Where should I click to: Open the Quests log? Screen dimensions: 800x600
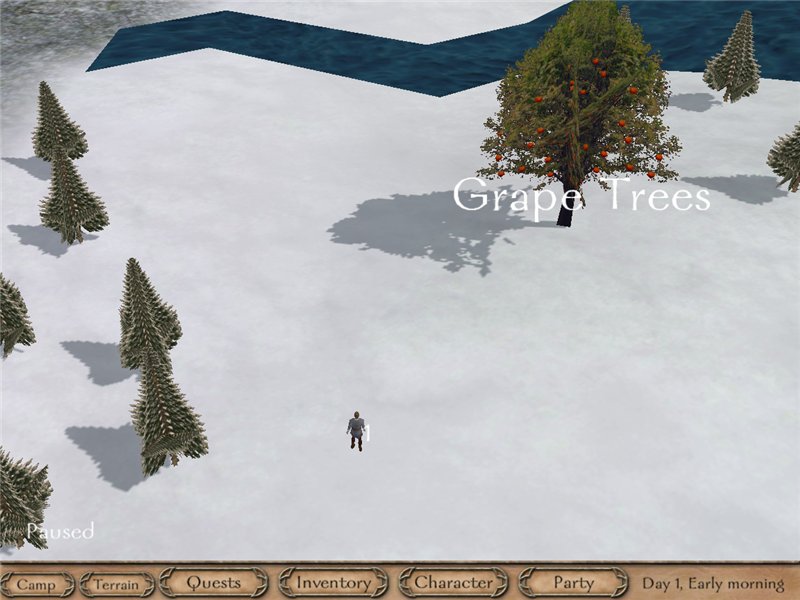tap(214, 582)
